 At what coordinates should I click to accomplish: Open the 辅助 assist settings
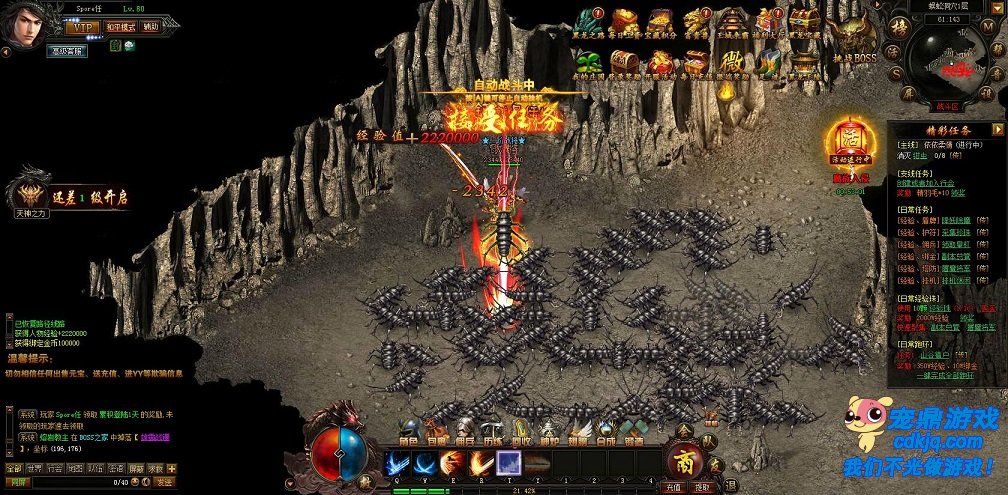150,27
